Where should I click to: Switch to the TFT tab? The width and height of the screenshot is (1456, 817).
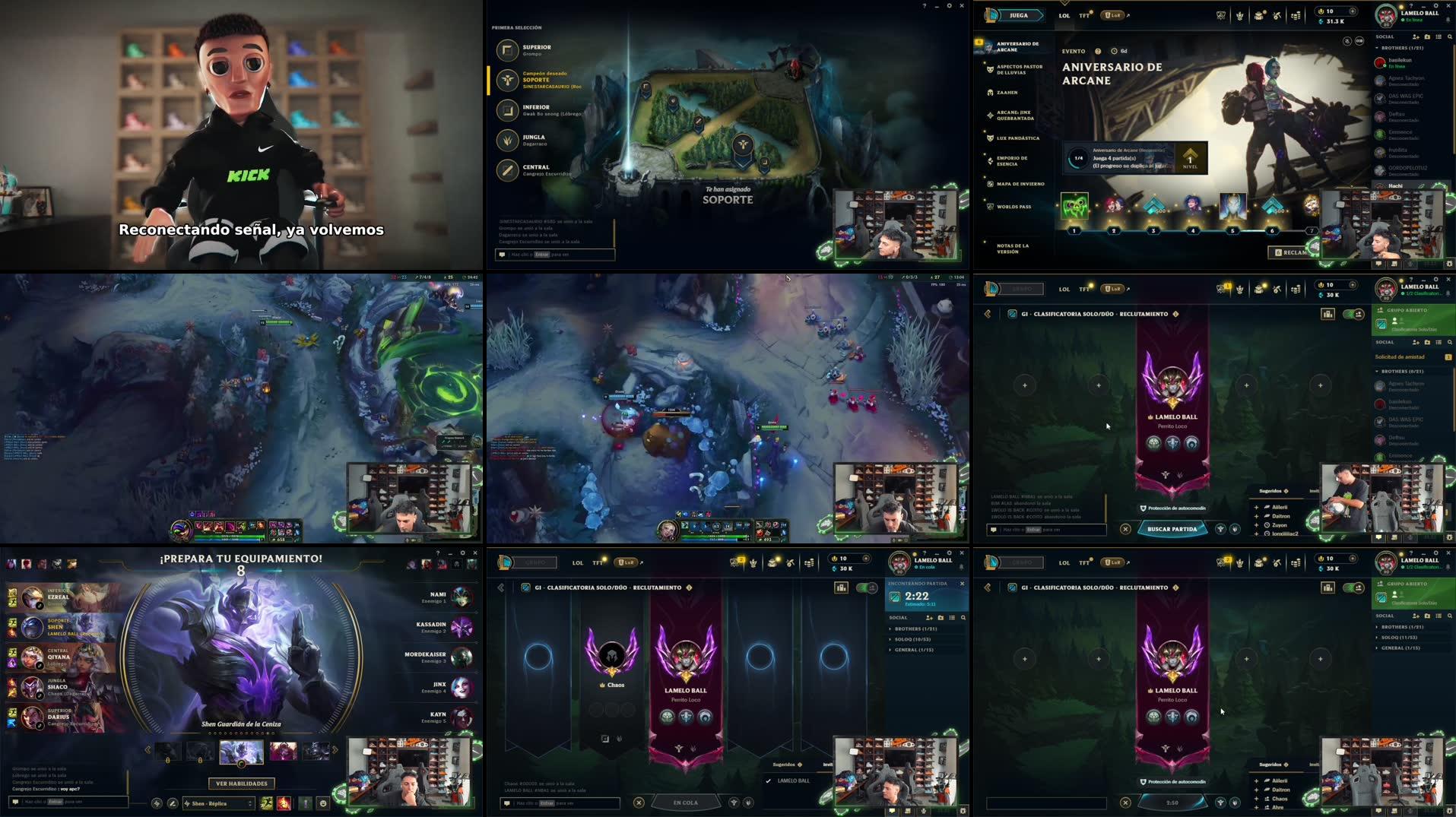coord(1084,14)
